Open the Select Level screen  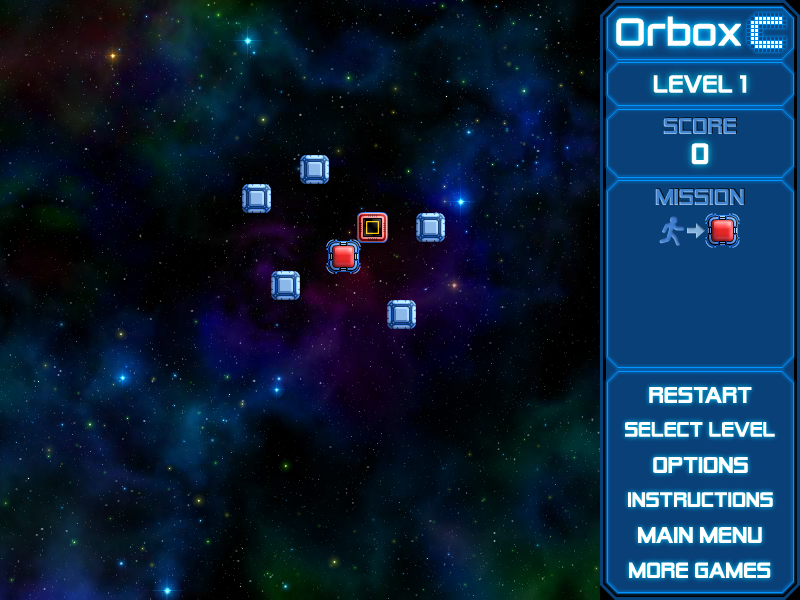point(699,430)
